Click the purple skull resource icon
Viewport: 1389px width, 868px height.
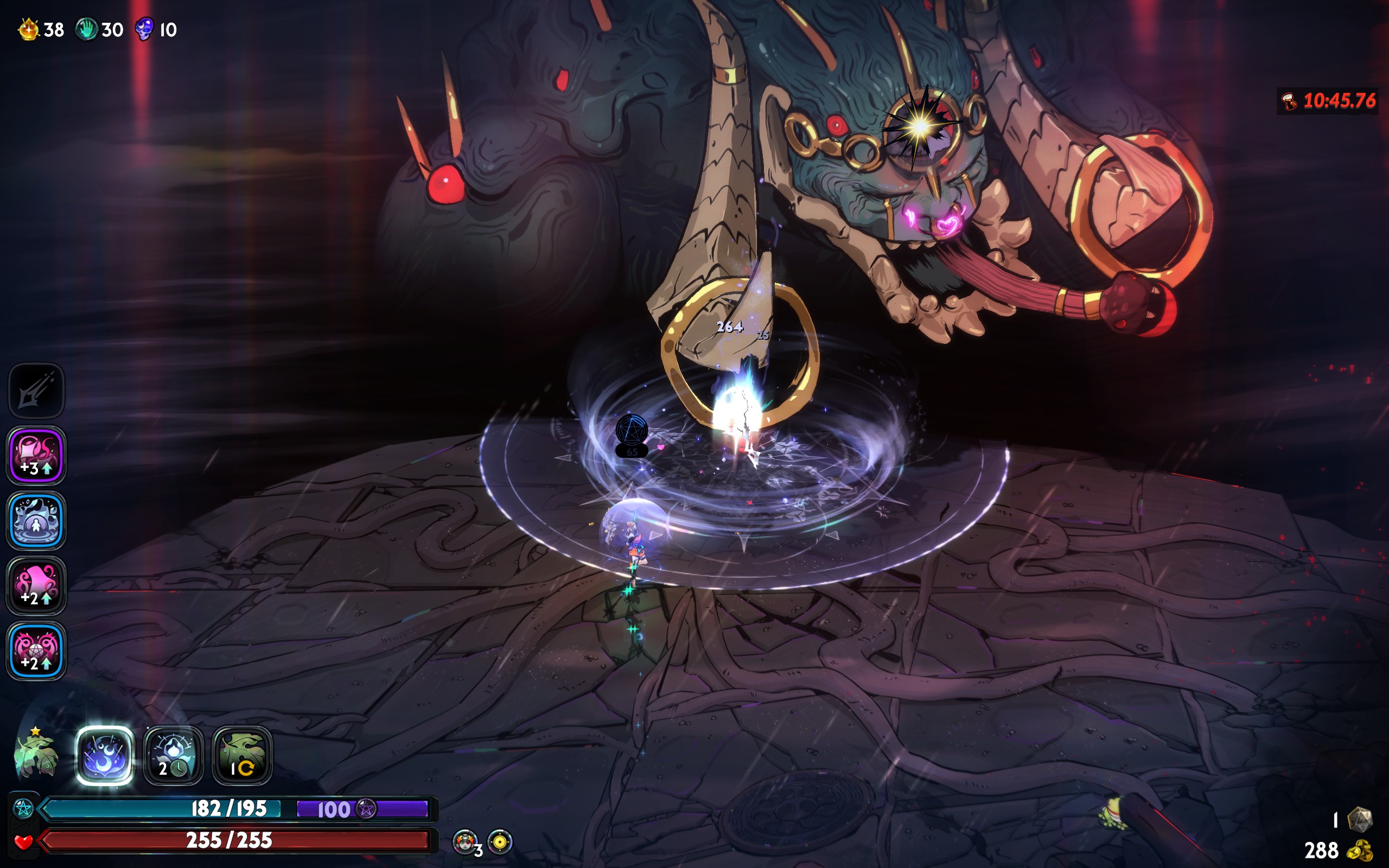(x=144, y=29)
